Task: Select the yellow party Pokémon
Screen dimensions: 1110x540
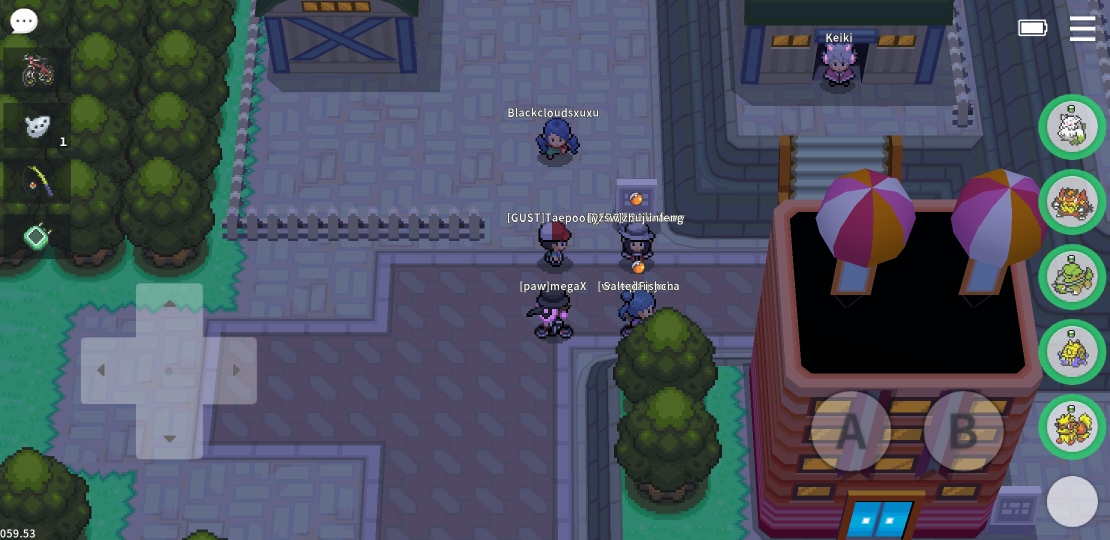Action: click(x=1072, y=352)
